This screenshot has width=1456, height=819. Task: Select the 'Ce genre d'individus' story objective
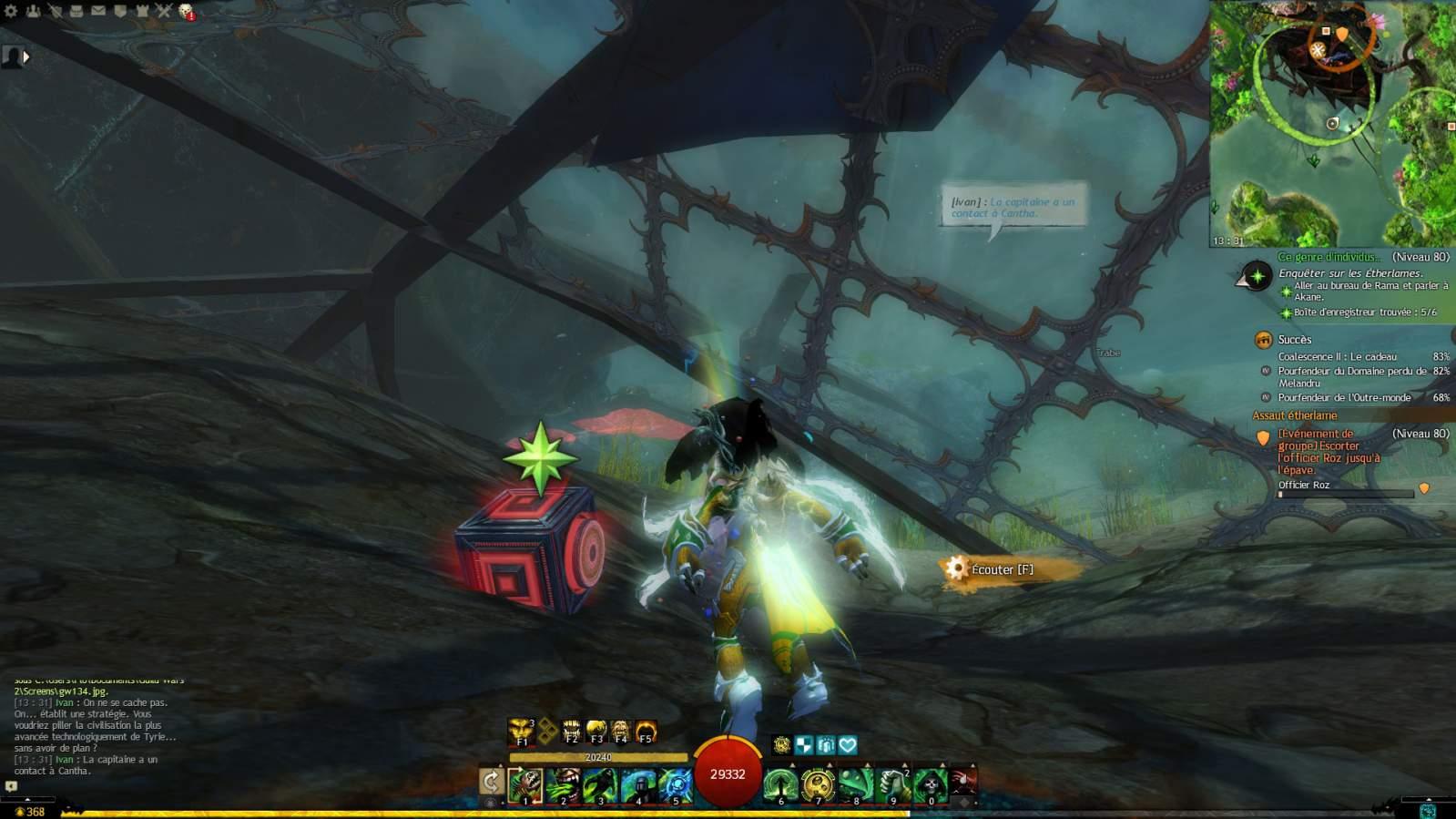click(x=1329, y=257)
